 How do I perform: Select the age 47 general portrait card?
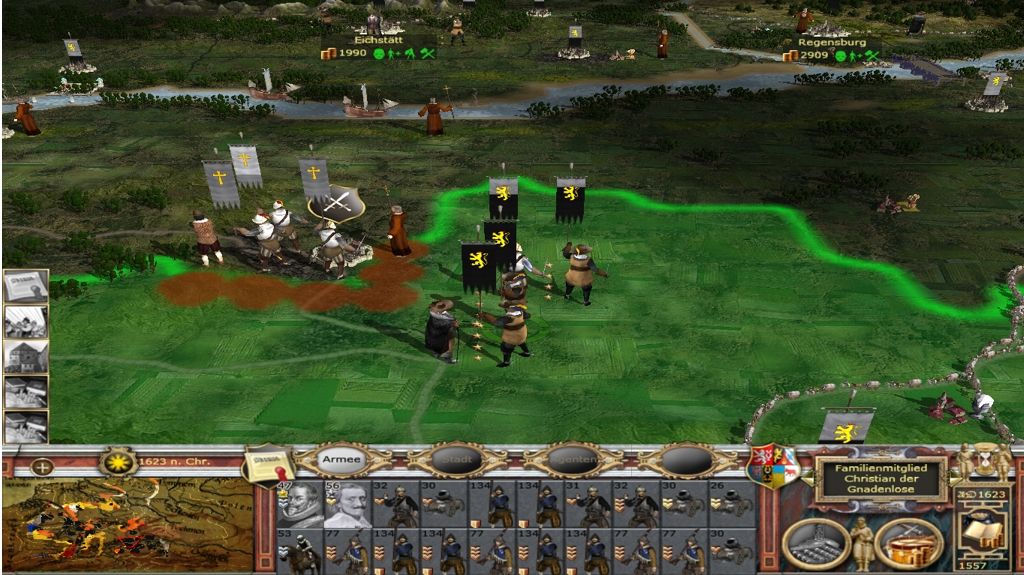[x=299, y=504]
